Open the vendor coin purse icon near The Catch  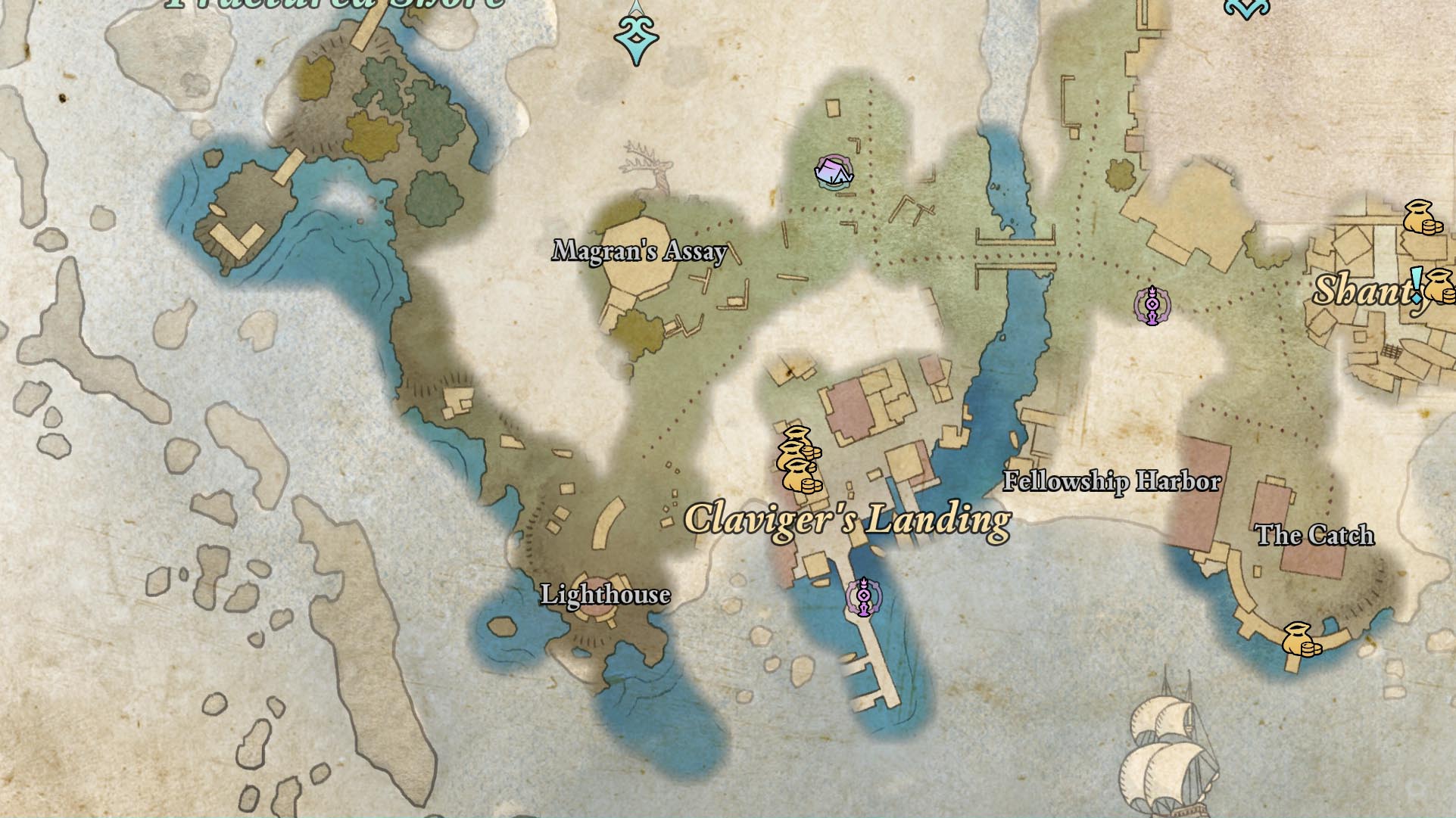(x=1296, y=638)
